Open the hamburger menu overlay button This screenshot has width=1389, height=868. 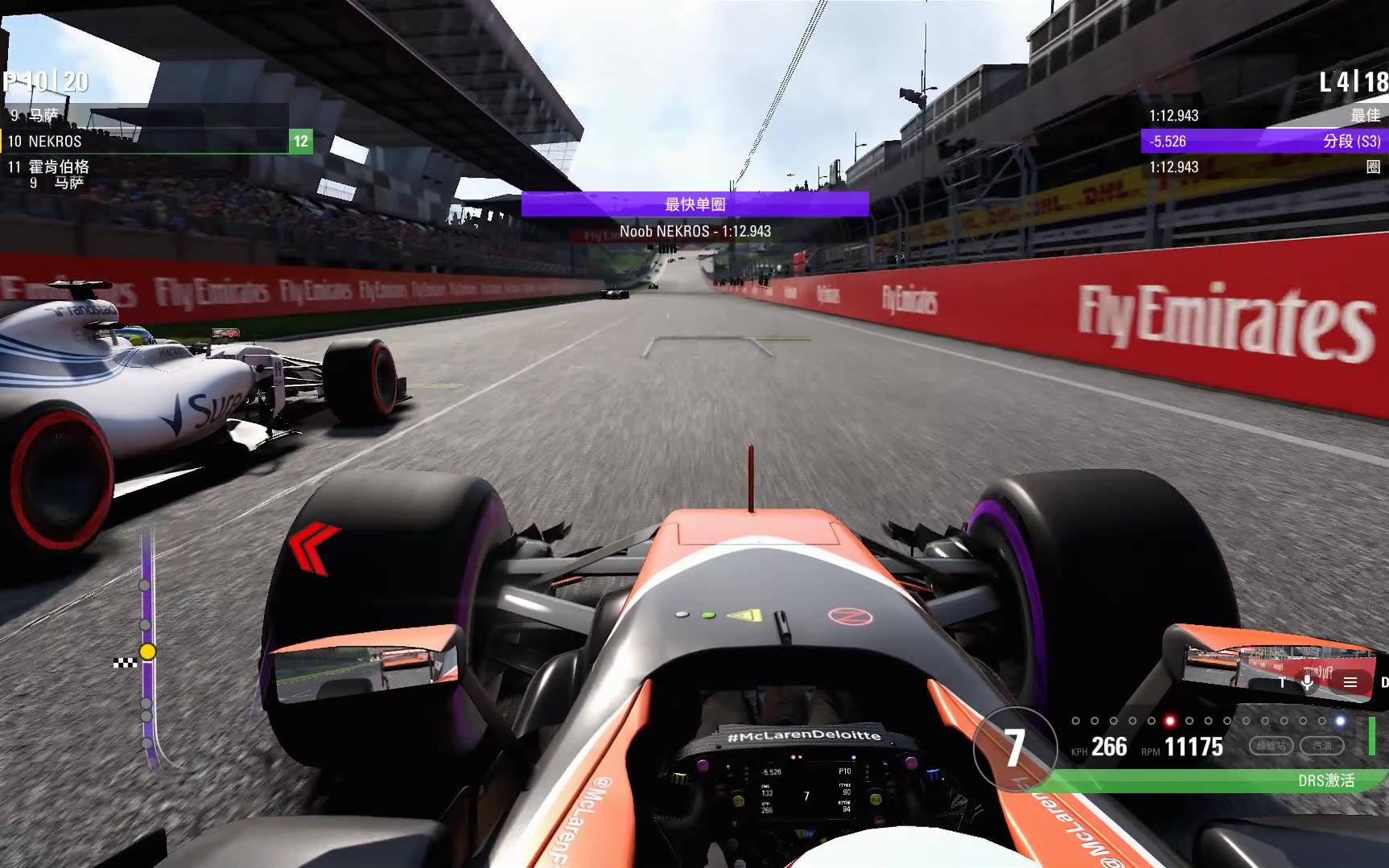1350,682
